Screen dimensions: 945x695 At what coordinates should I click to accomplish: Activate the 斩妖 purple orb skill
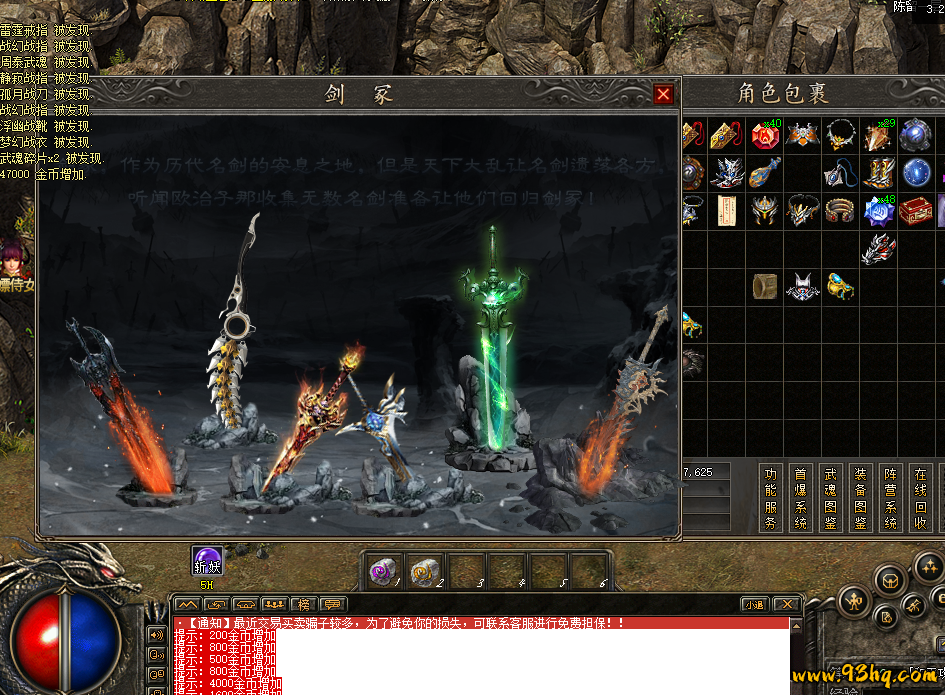point(207,562)
